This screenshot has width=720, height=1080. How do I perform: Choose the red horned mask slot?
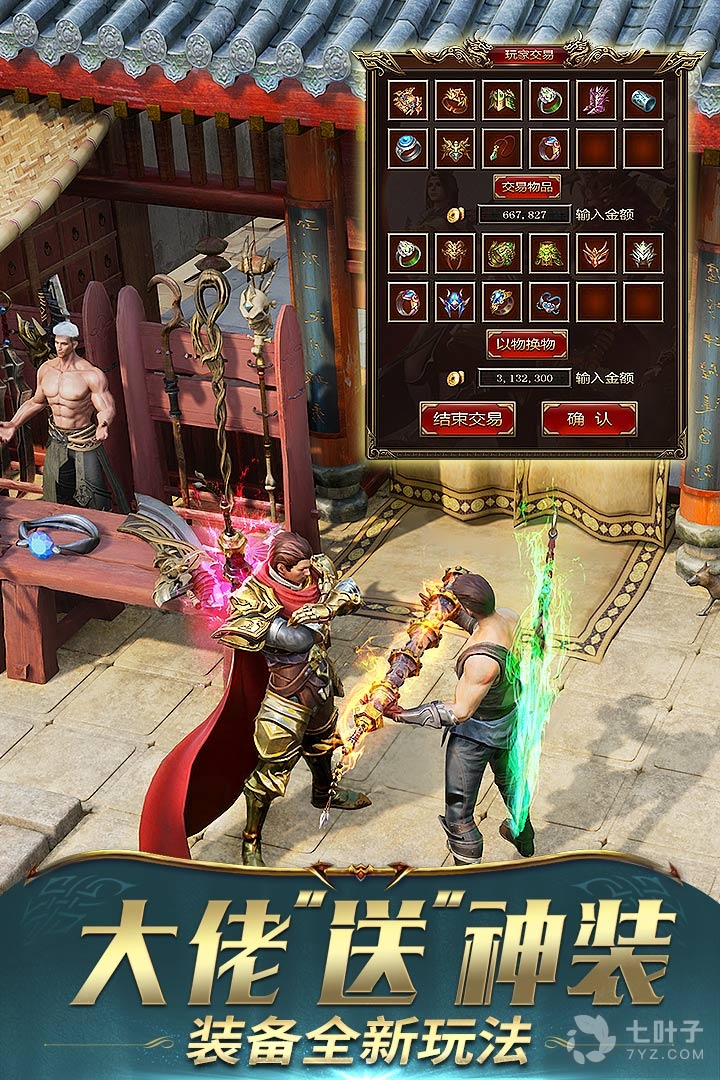pyautogui.click(x=597, y=253)
